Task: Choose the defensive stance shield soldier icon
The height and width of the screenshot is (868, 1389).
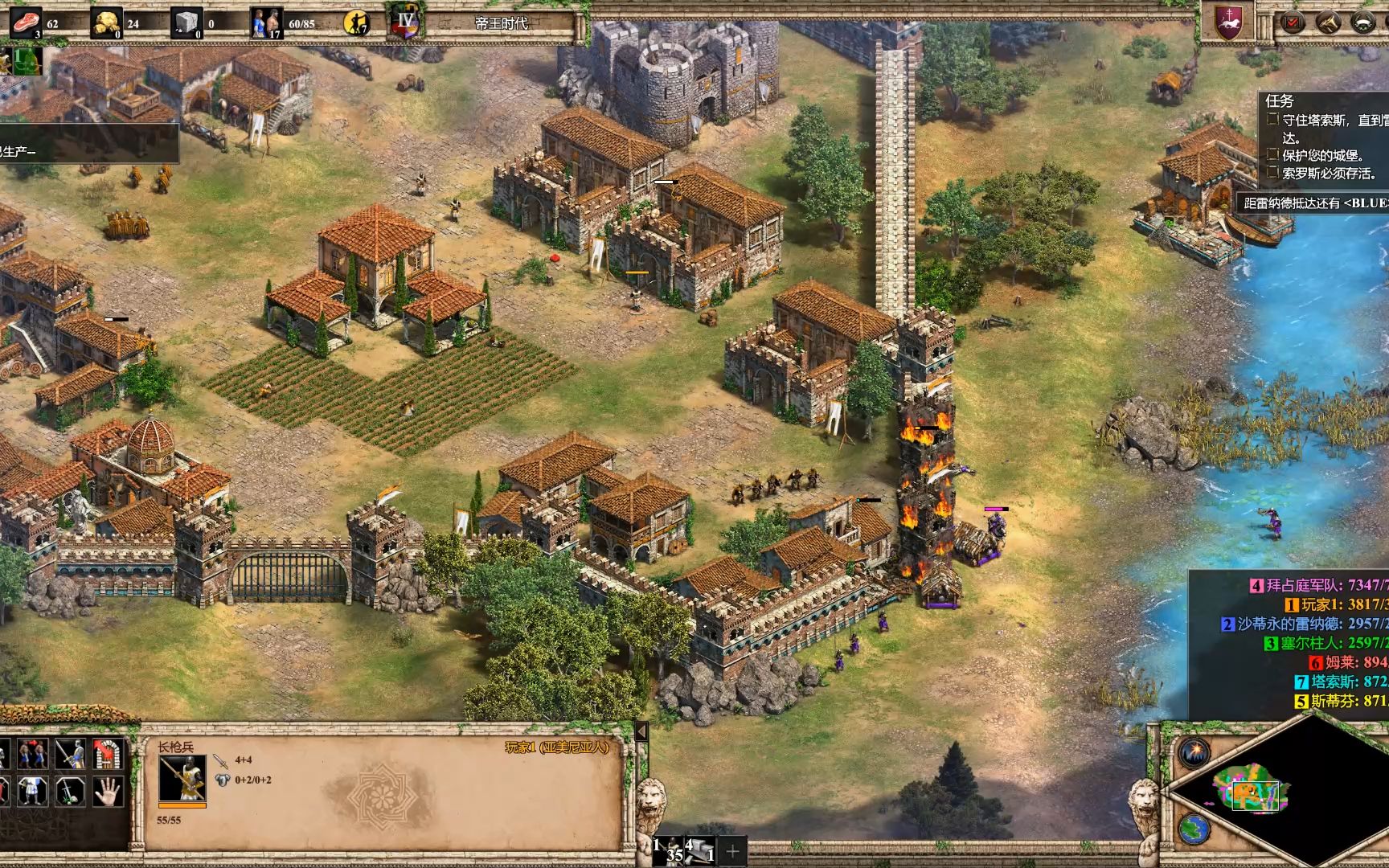Action: [x=34, y=791]
